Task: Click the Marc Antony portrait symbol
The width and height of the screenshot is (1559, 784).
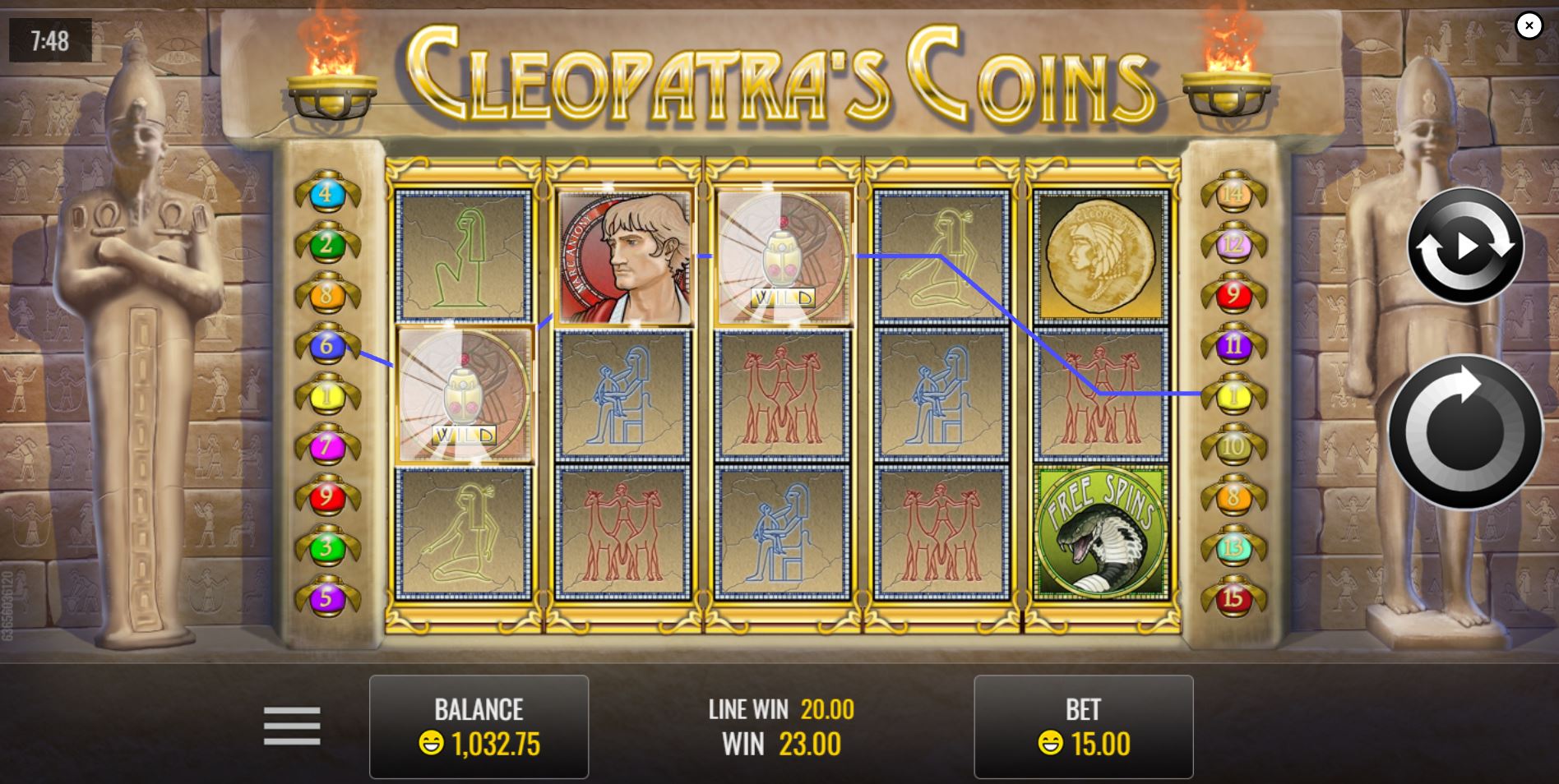Action: coord(622,257)
